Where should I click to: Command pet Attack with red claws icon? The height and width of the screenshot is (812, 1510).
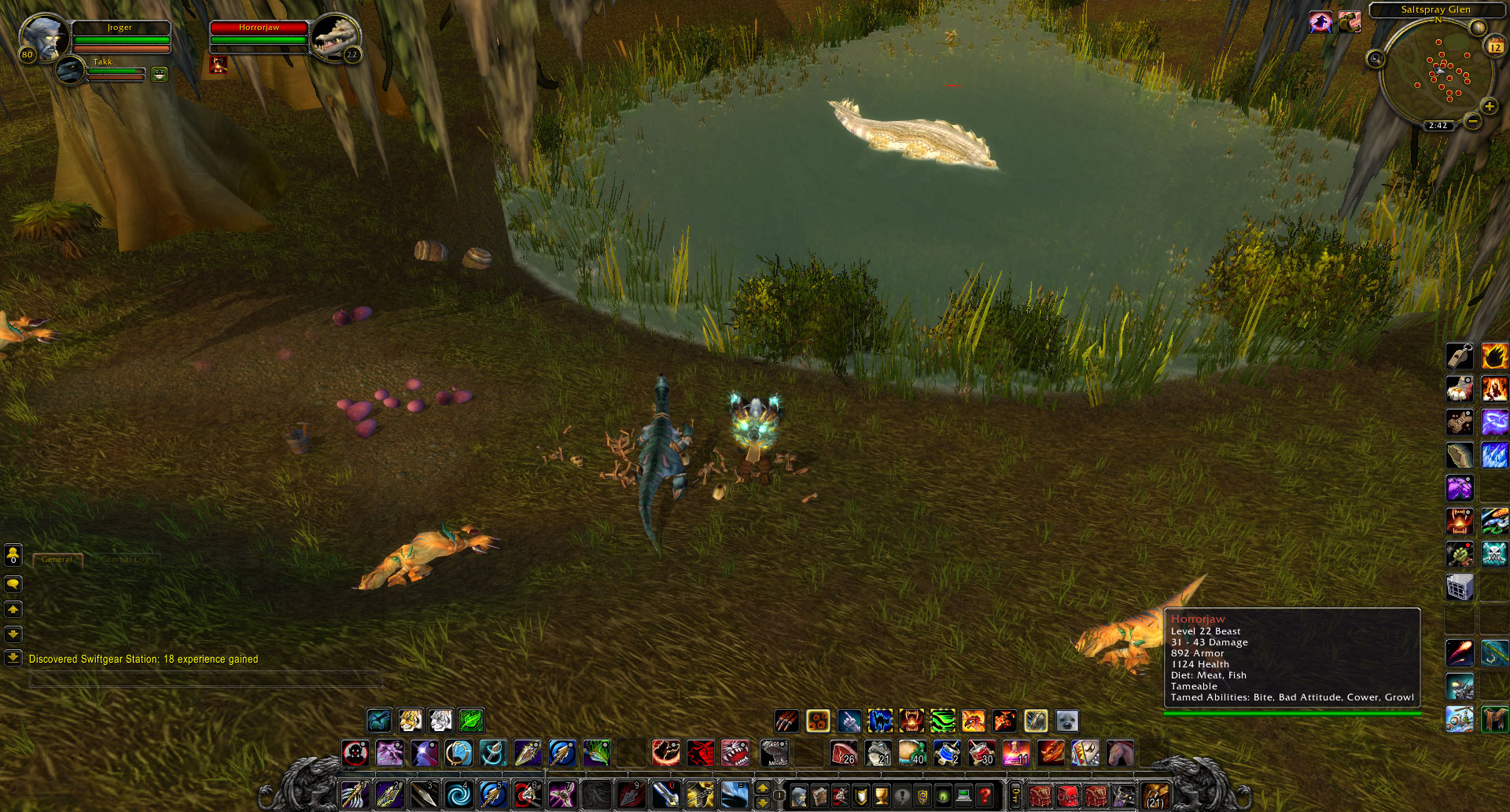click(785, 720)
